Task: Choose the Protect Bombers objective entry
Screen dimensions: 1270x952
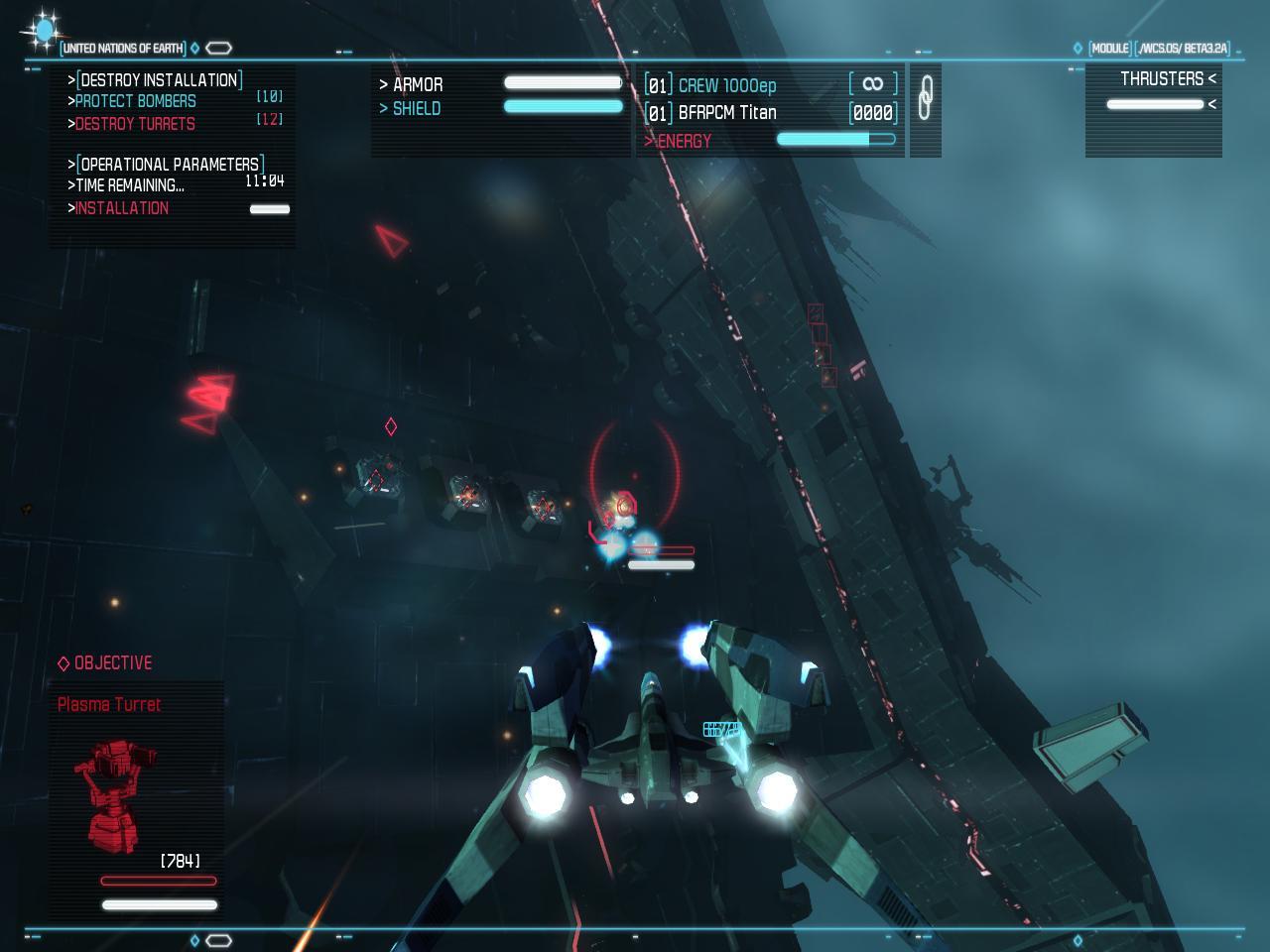Action: (136, 101)
